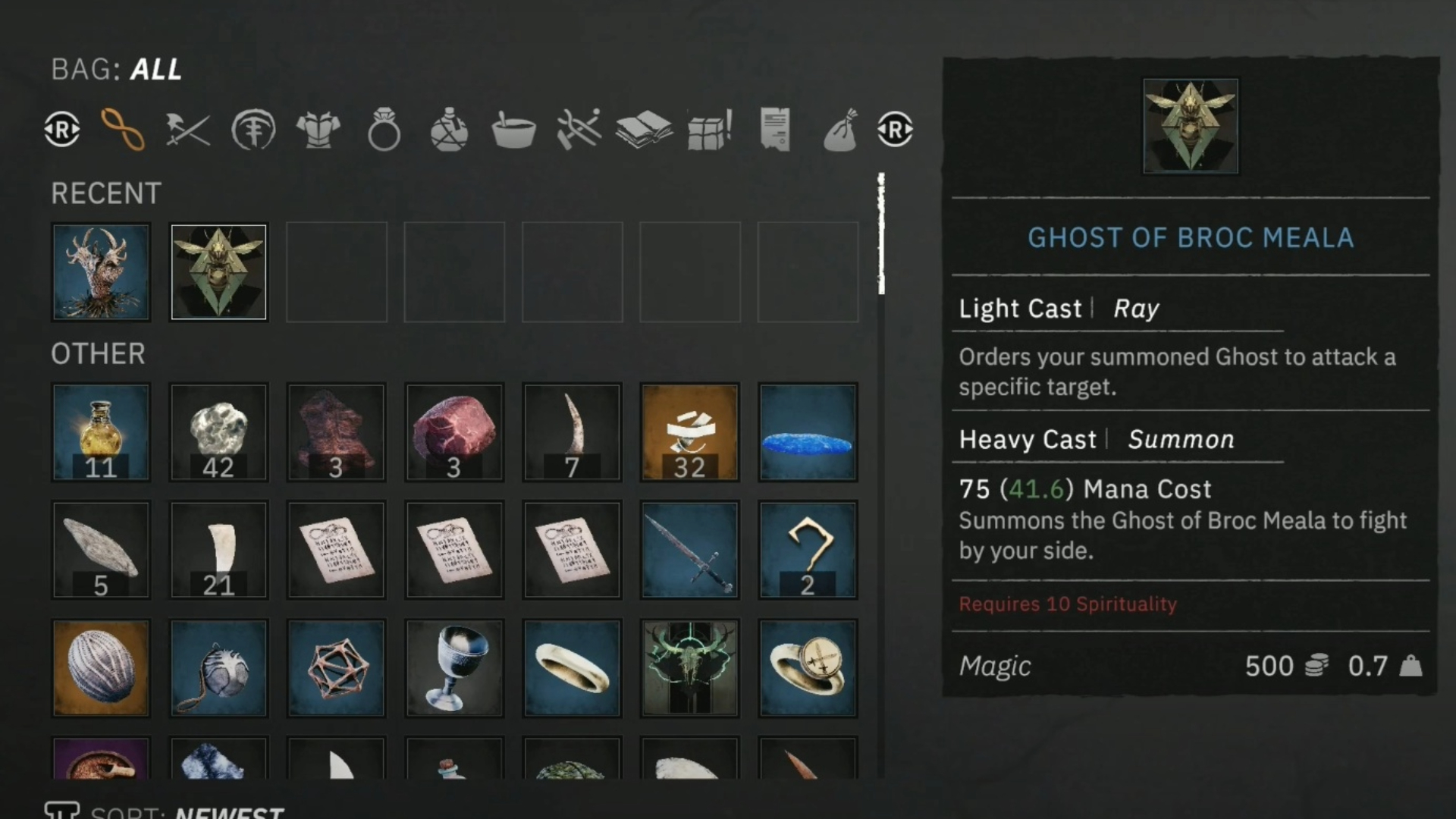Screen dimensions: 1456x819
Task: Pick the silver ore stack of 42
Action: tap(218, 432)
